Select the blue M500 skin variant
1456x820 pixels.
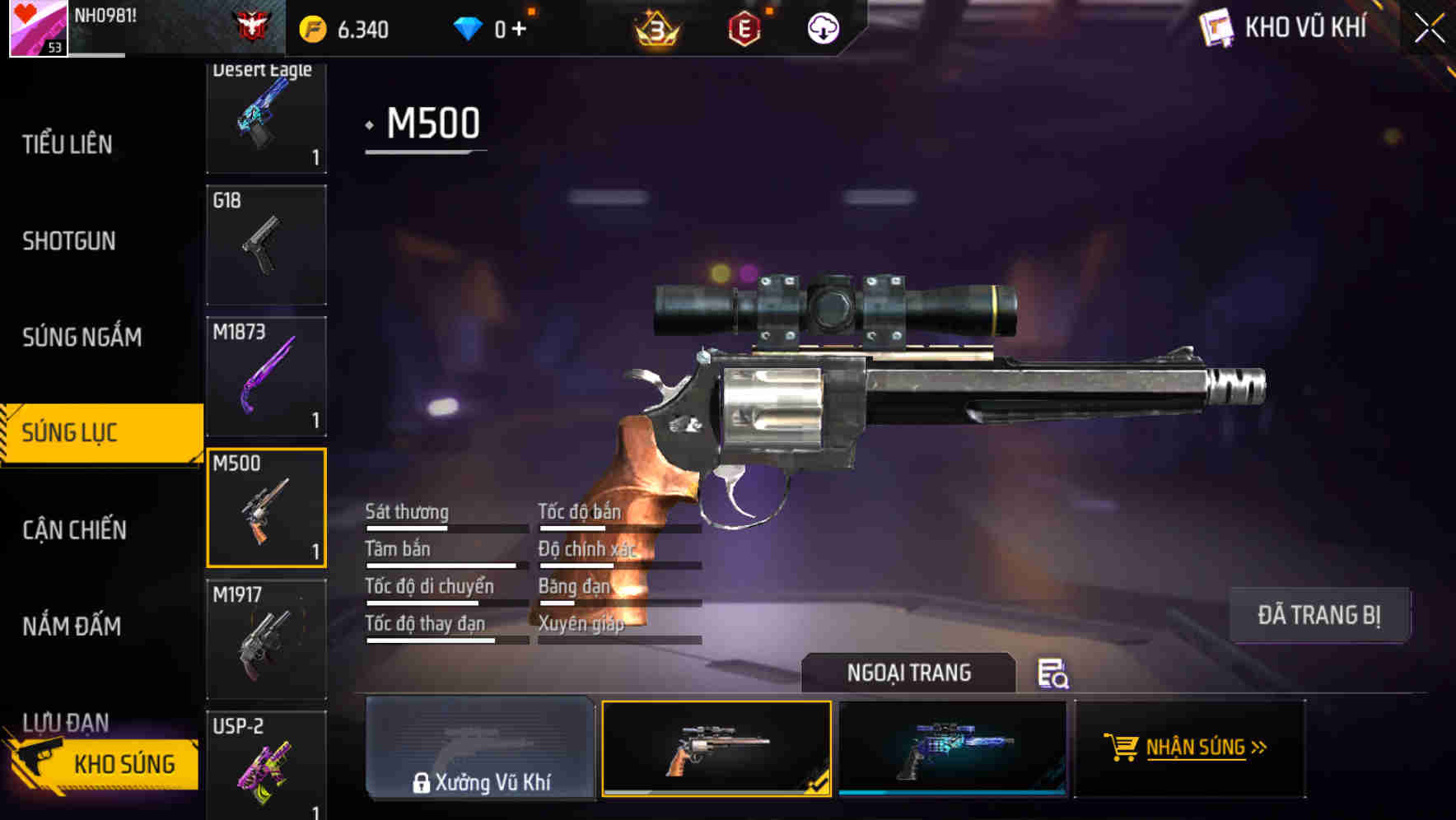coord(952,749)
